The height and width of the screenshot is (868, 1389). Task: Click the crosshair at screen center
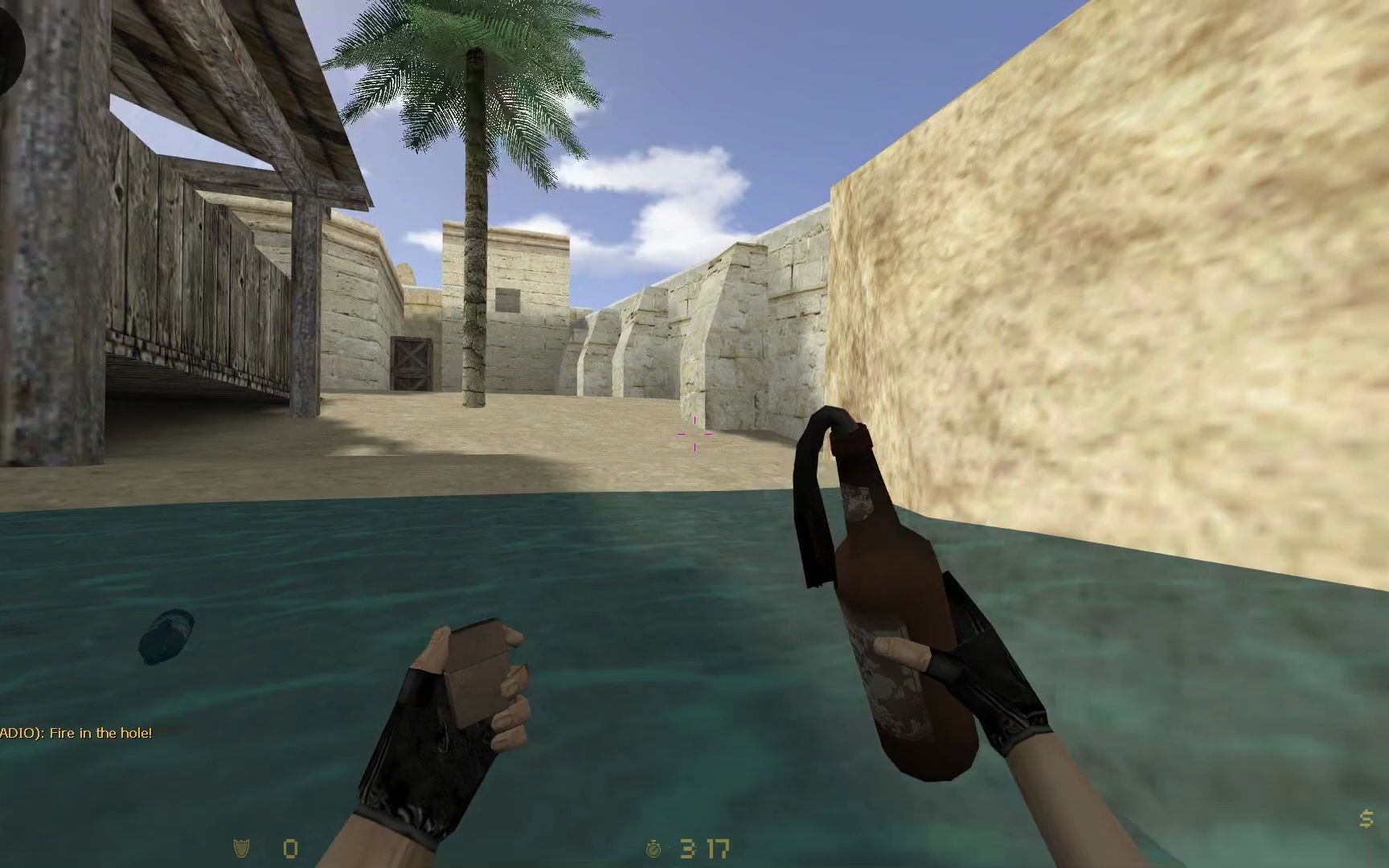(x=694, y=434)
